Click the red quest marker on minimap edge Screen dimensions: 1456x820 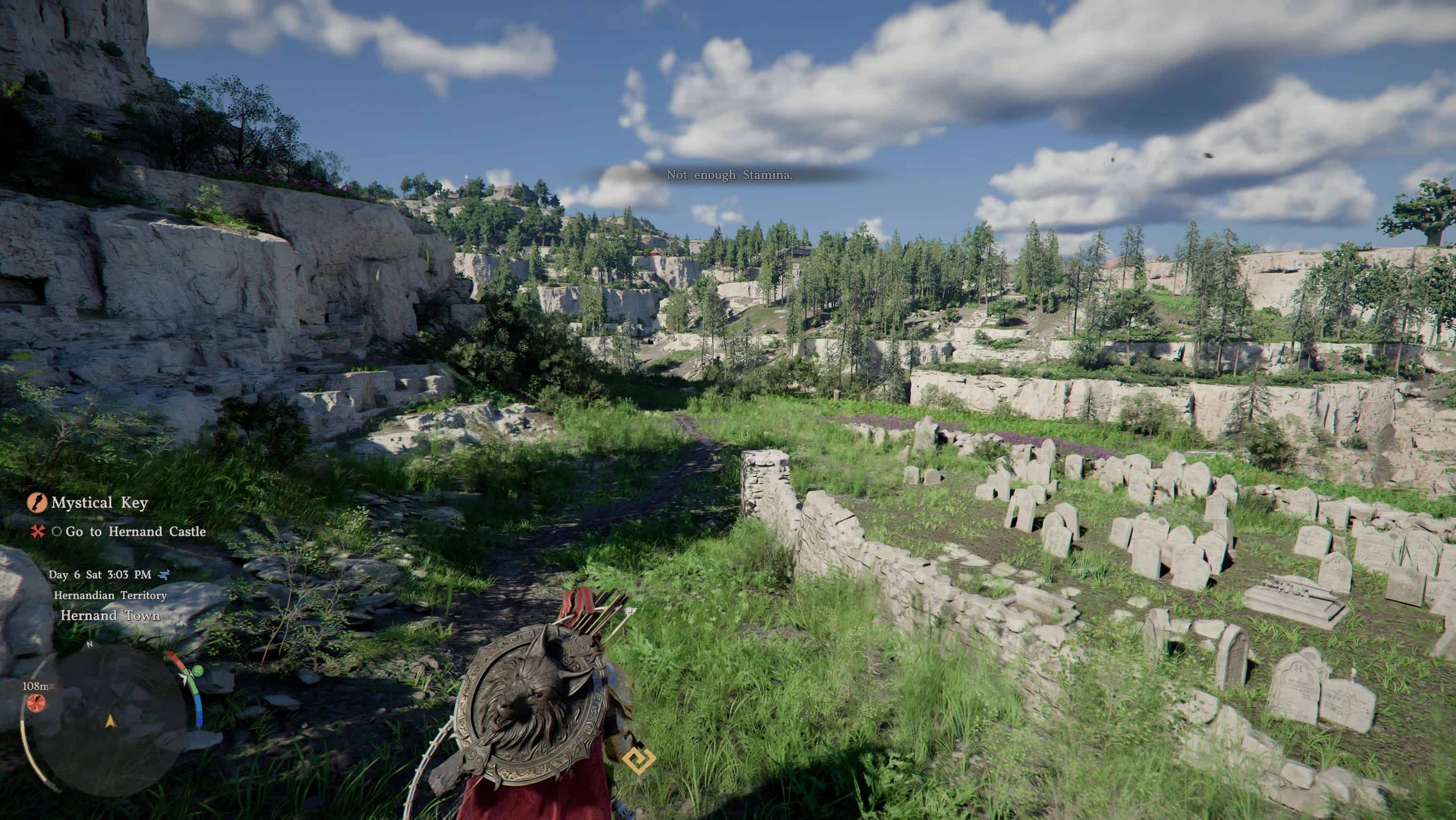coord(36,703)
